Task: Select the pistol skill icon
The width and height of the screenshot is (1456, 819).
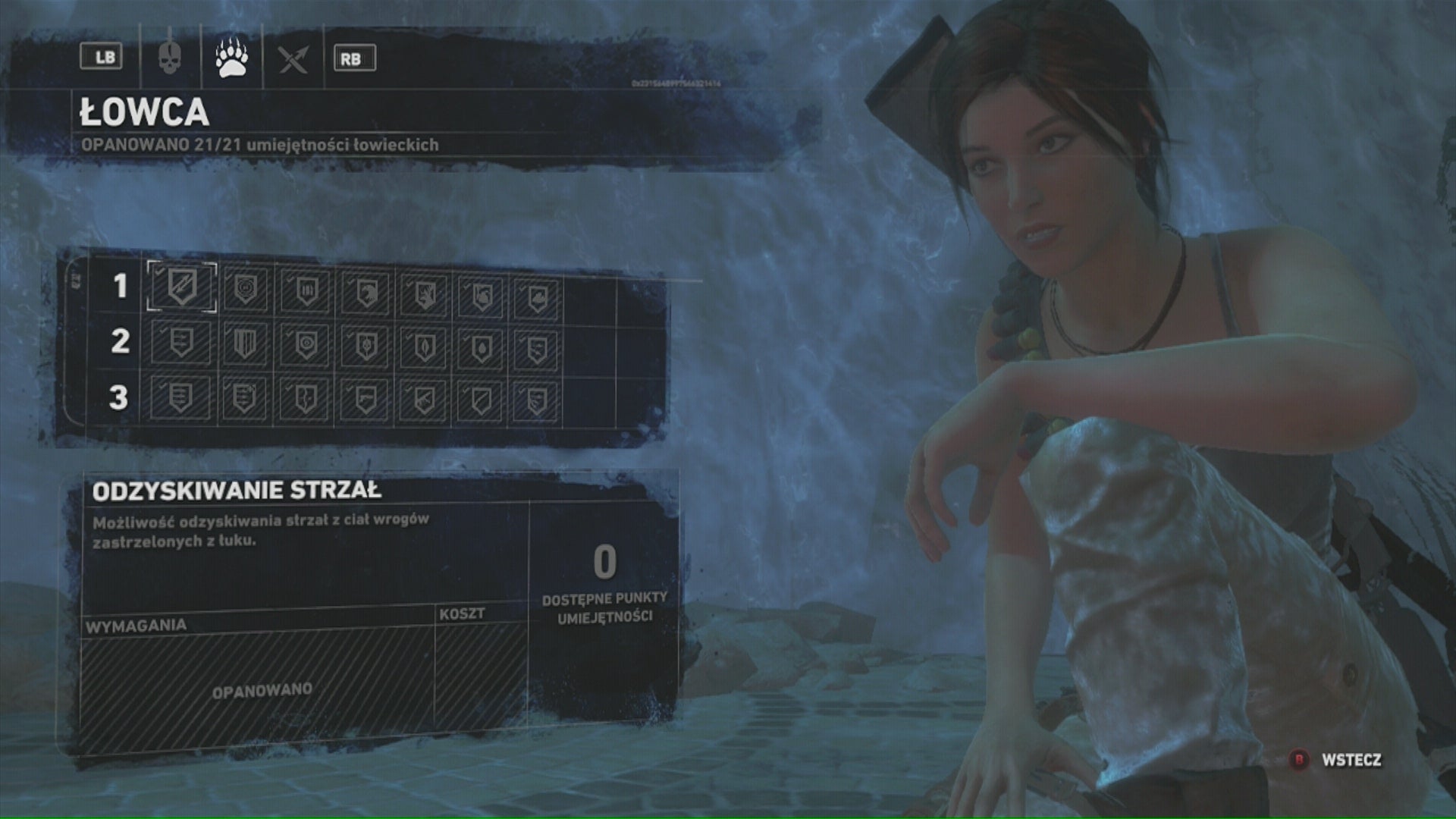Action: pyautogui.click(x=365, y=399)
